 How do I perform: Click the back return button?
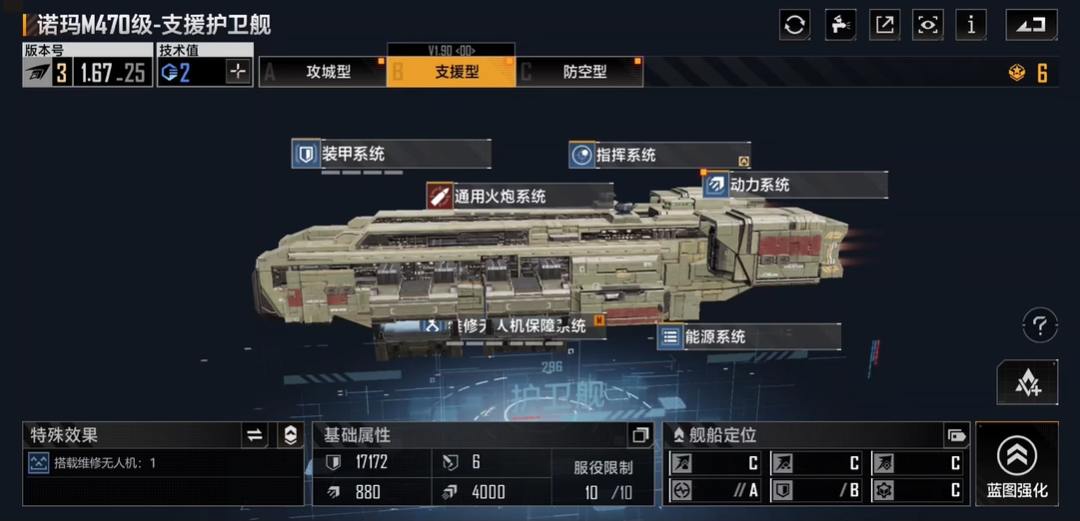coord(1031,25)
